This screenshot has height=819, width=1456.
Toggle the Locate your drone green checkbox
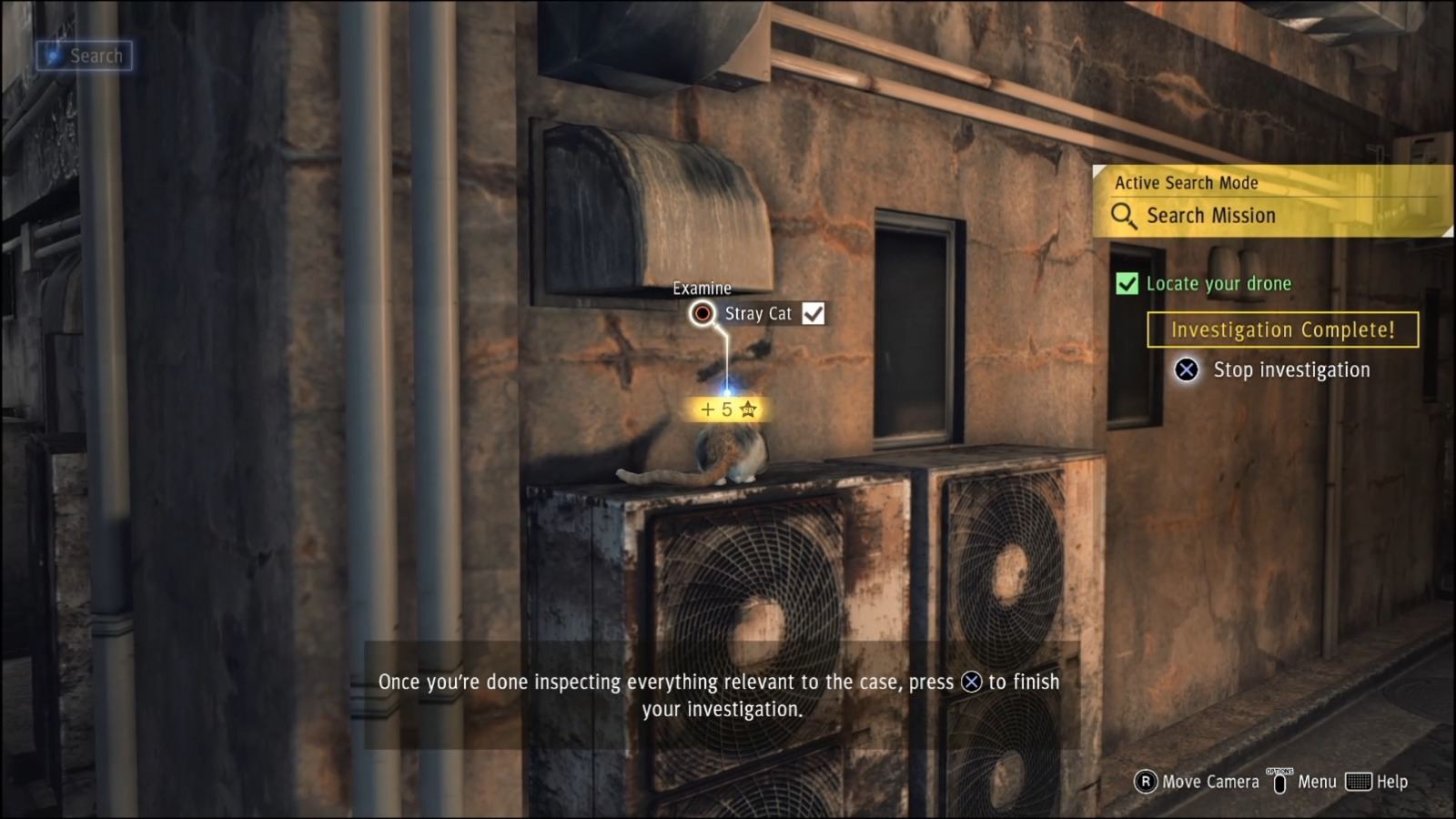(x=1127, y=284)
